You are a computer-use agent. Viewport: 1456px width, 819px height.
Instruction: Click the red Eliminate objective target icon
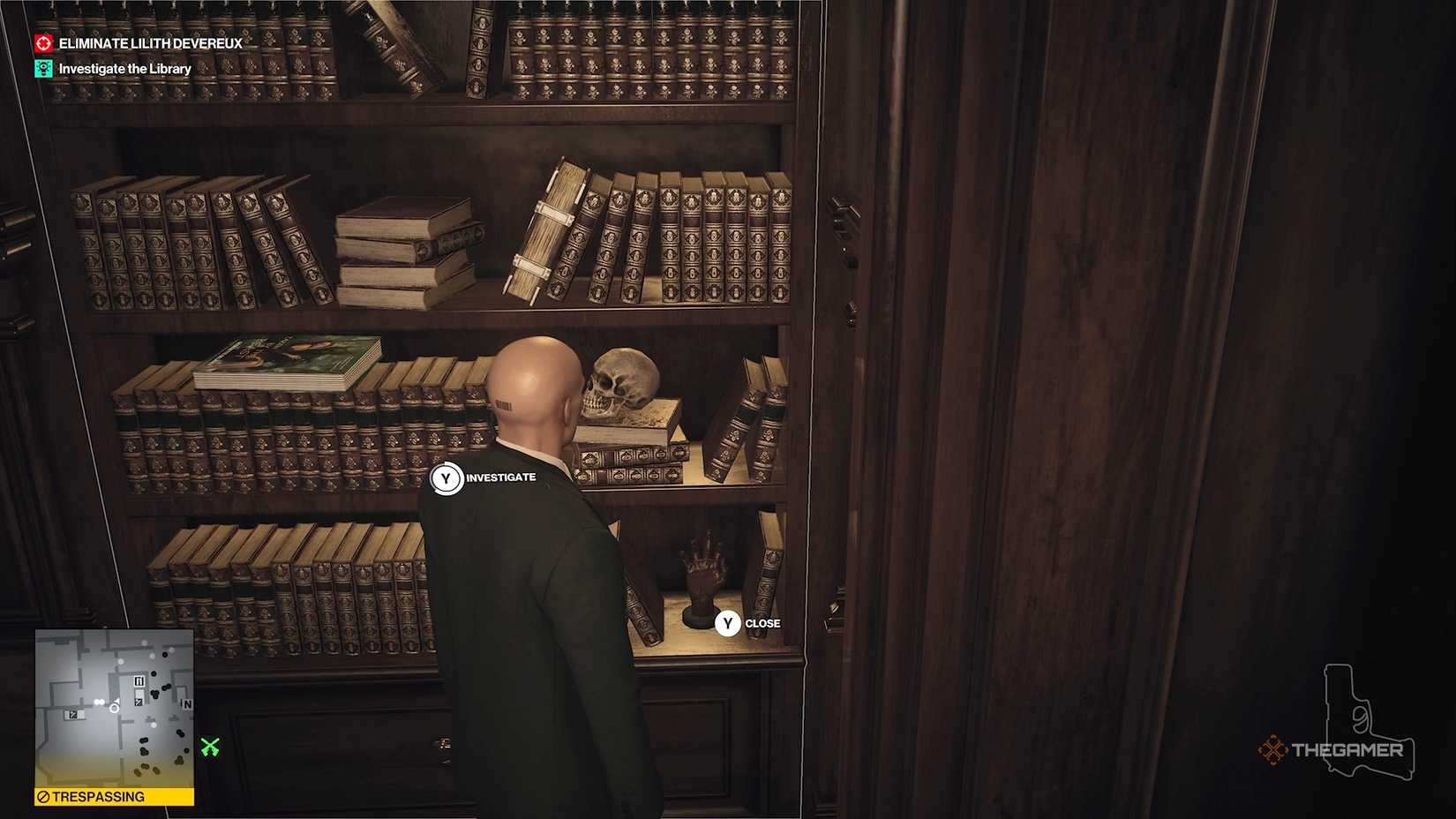point(41,42)
